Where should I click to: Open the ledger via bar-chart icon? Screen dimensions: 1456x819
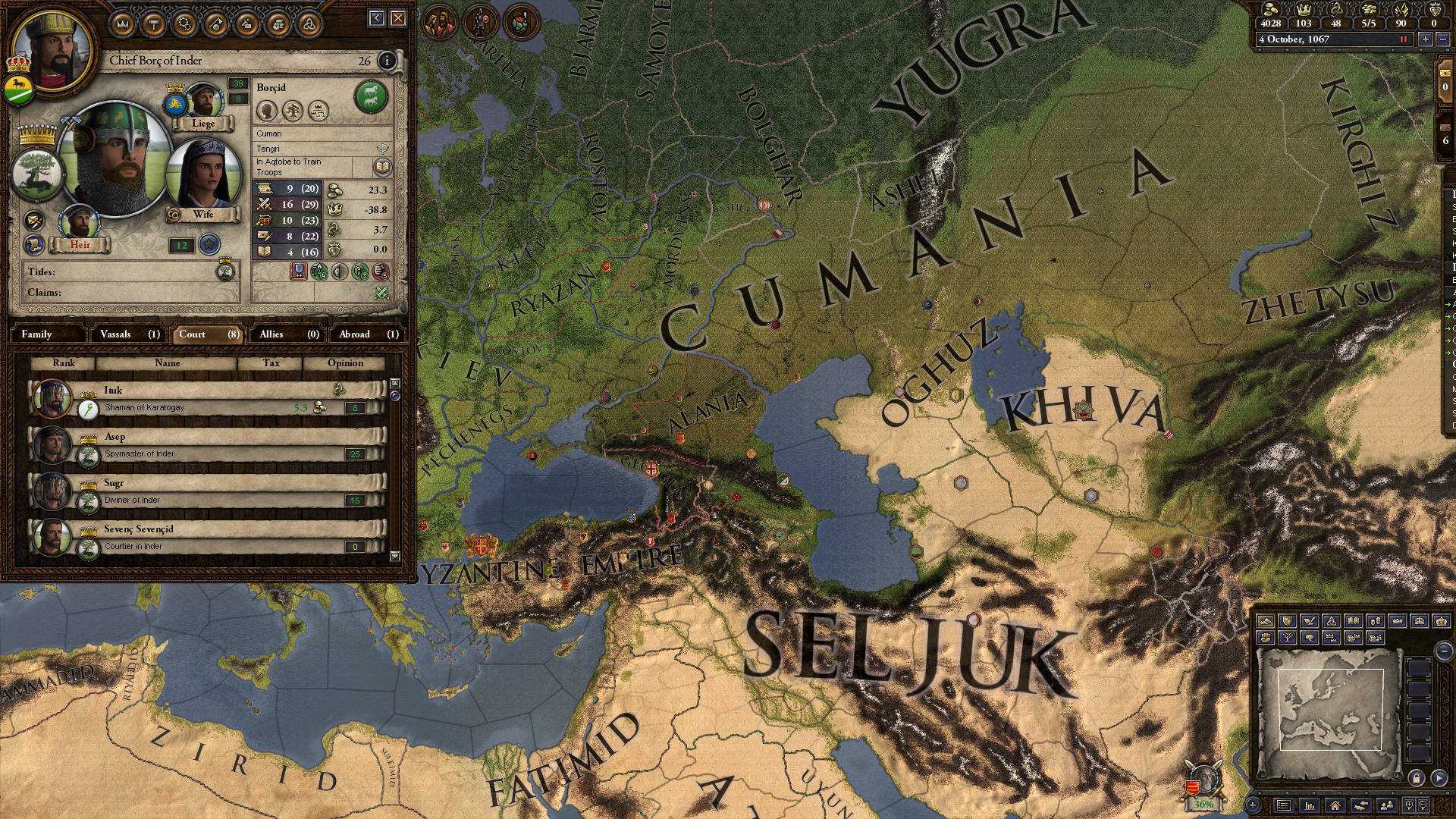click(x=1310, y=805)
